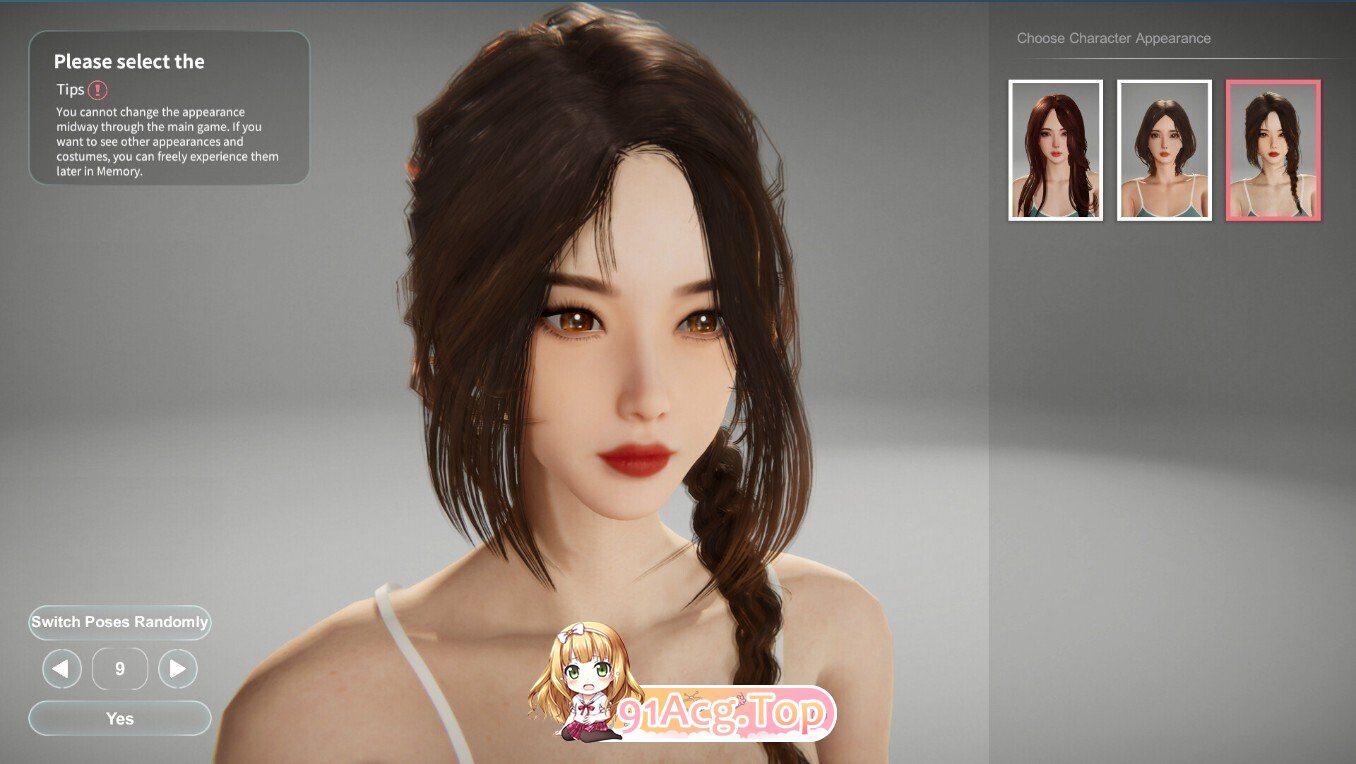Step back a pose with the left arrow
Viewport: 1356px width, 764px height.
(61, 668)
